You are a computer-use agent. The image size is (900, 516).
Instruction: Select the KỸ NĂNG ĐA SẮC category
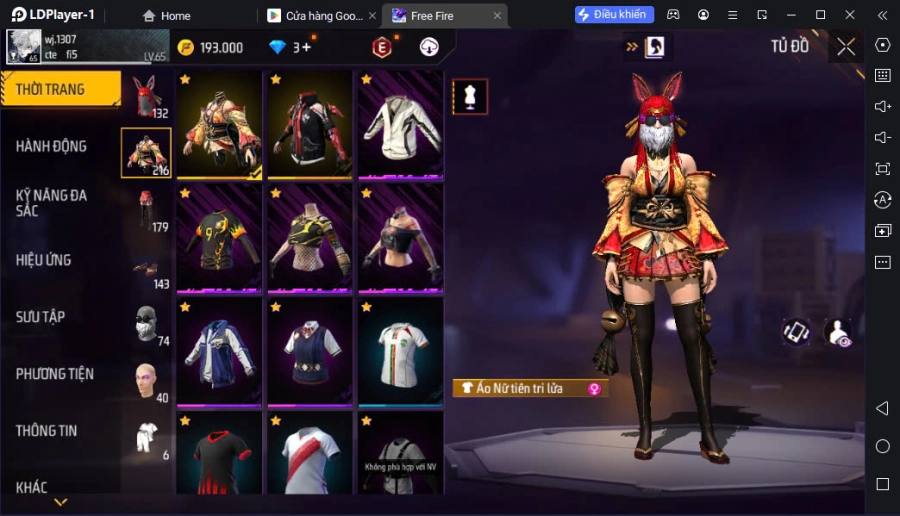pos(51,203)
